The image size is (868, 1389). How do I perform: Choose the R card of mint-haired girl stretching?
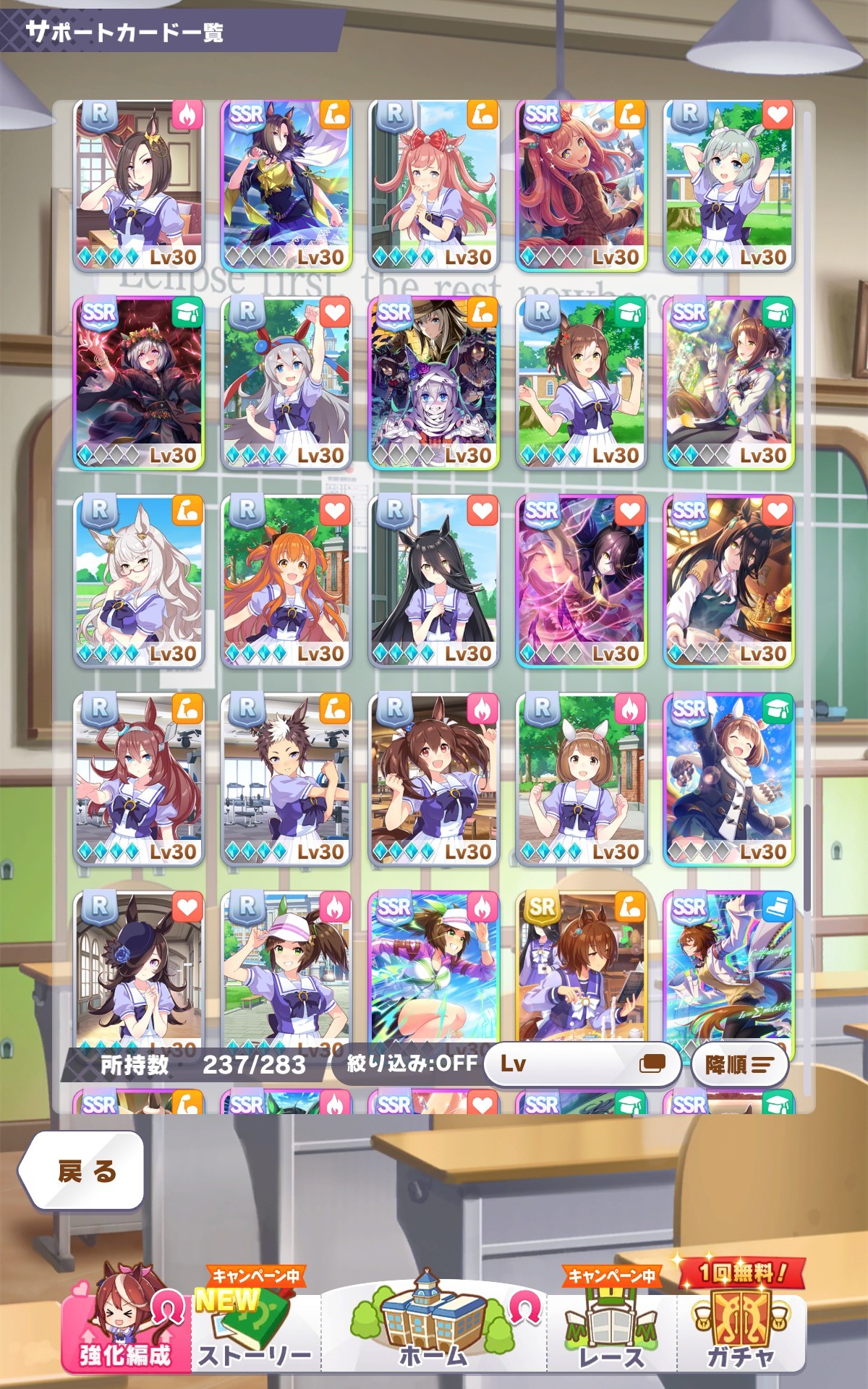728,185
